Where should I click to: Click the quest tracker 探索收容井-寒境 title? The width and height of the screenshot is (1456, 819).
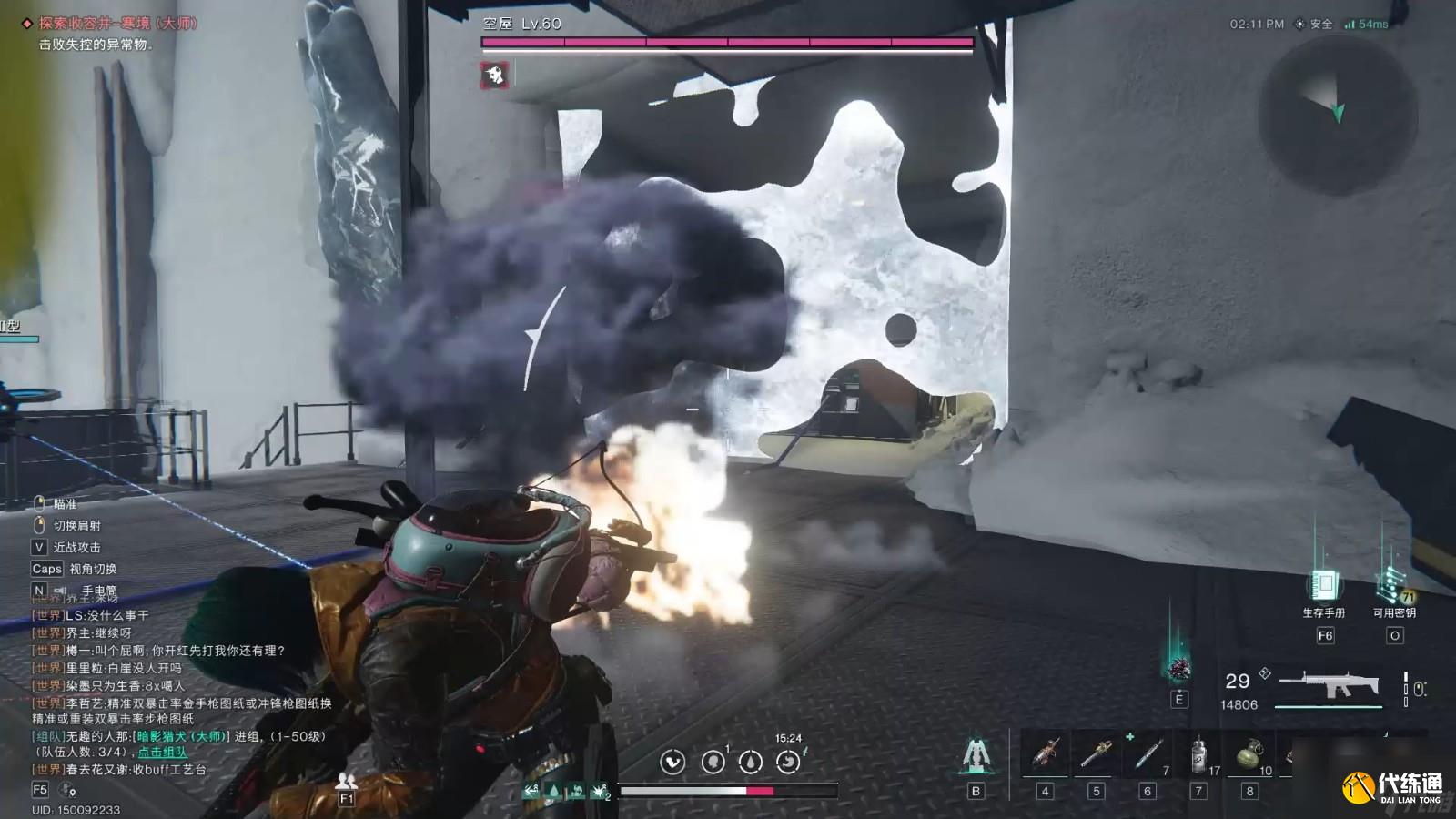(x=117, y=24)
